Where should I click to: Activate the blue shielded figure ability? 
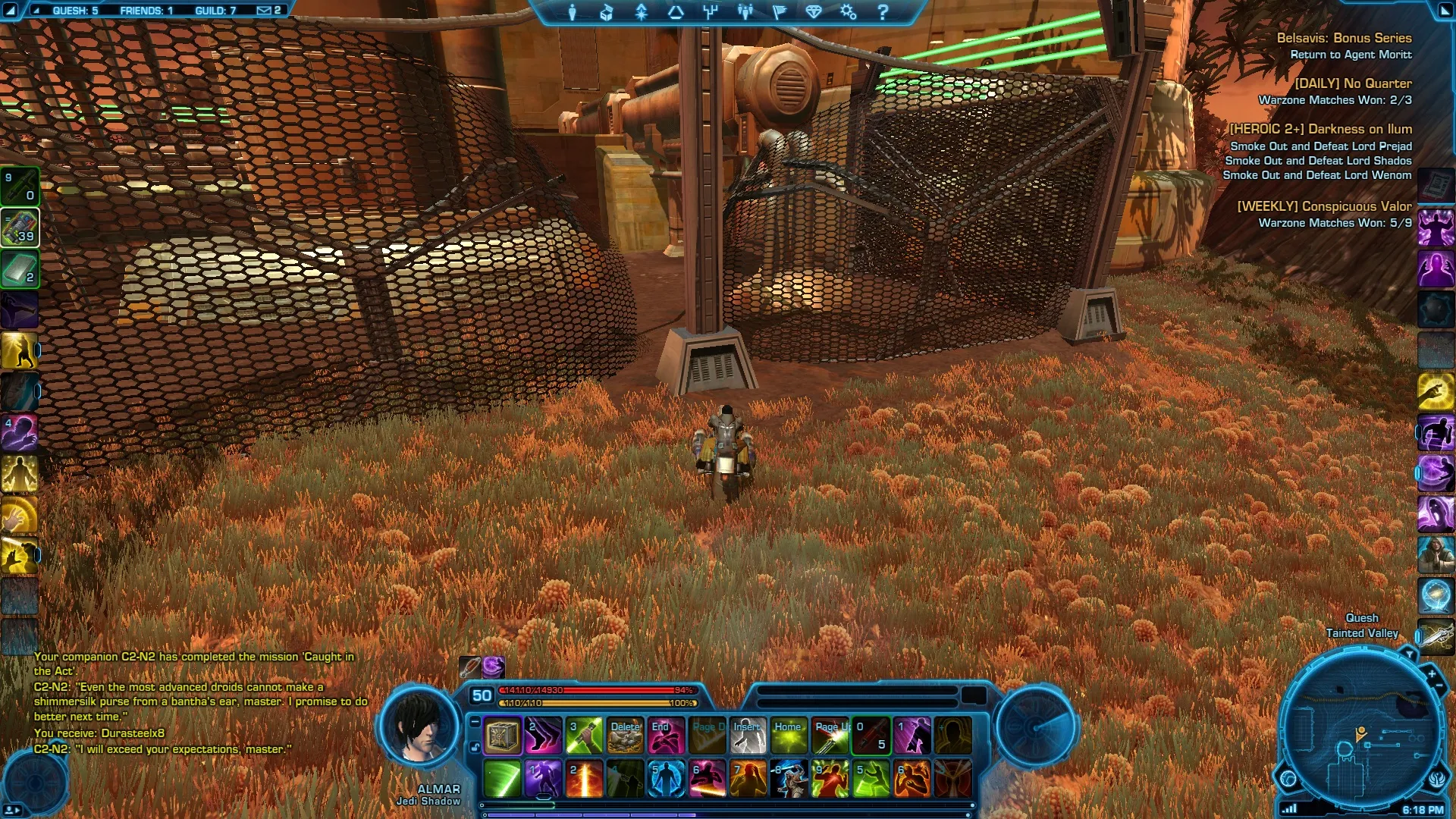[666, 780]
